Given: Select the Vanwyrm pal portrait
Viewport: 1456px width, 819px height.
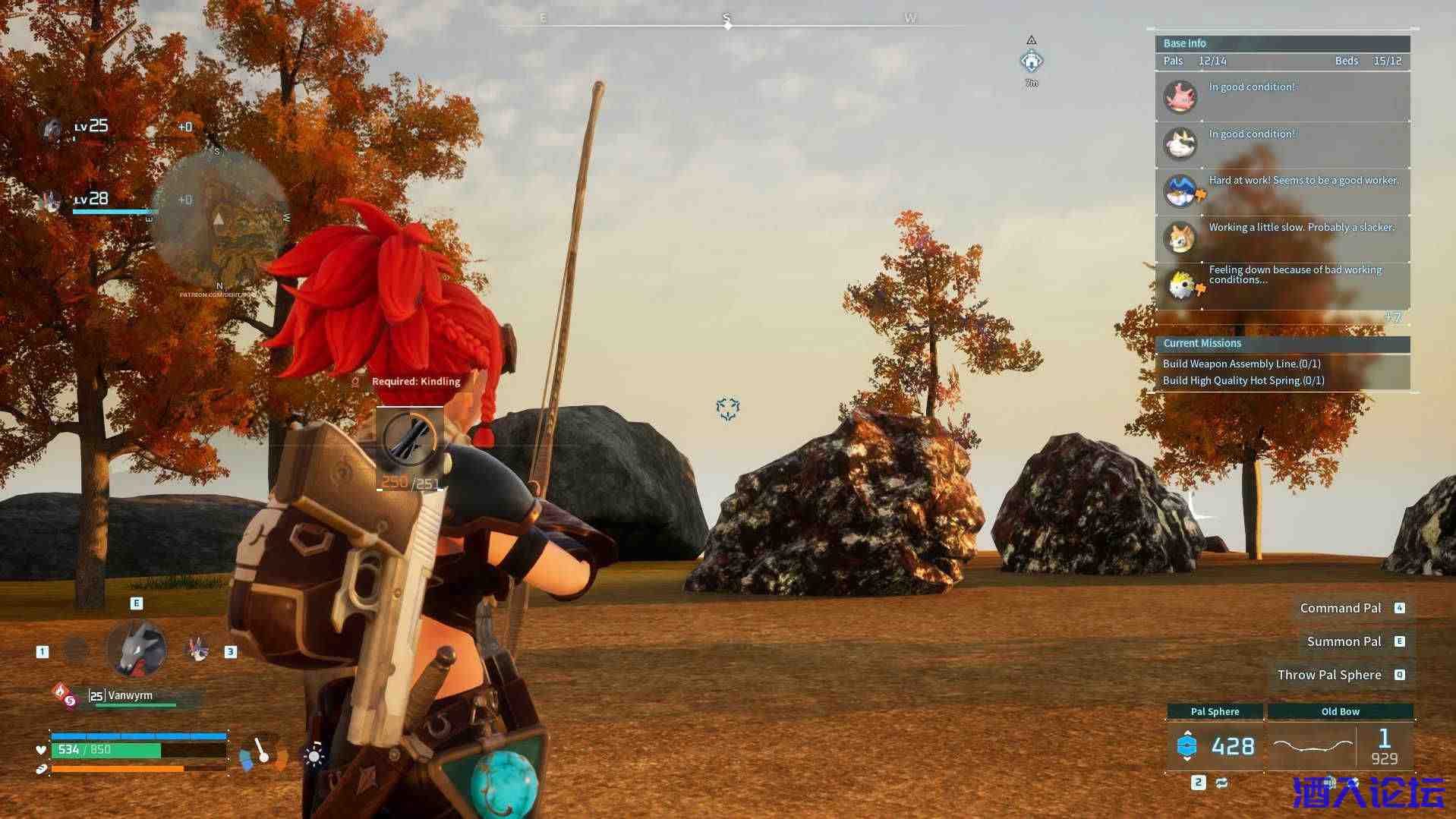Looking at the screenshot, I should (137, 649).
